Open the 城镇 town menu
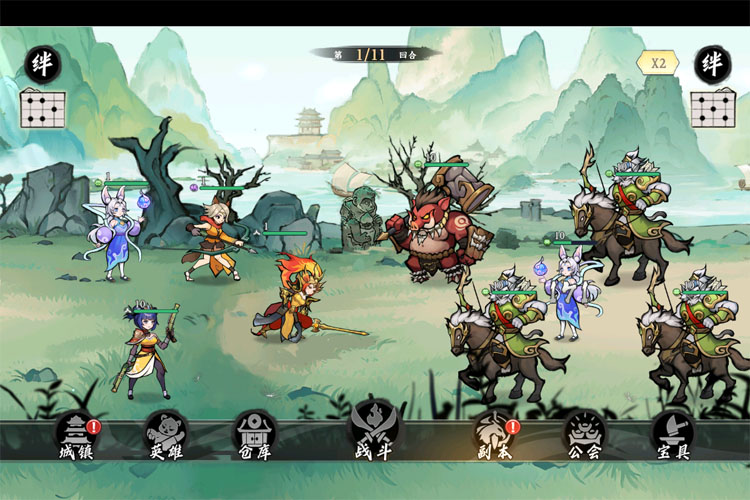 point(76,435)
